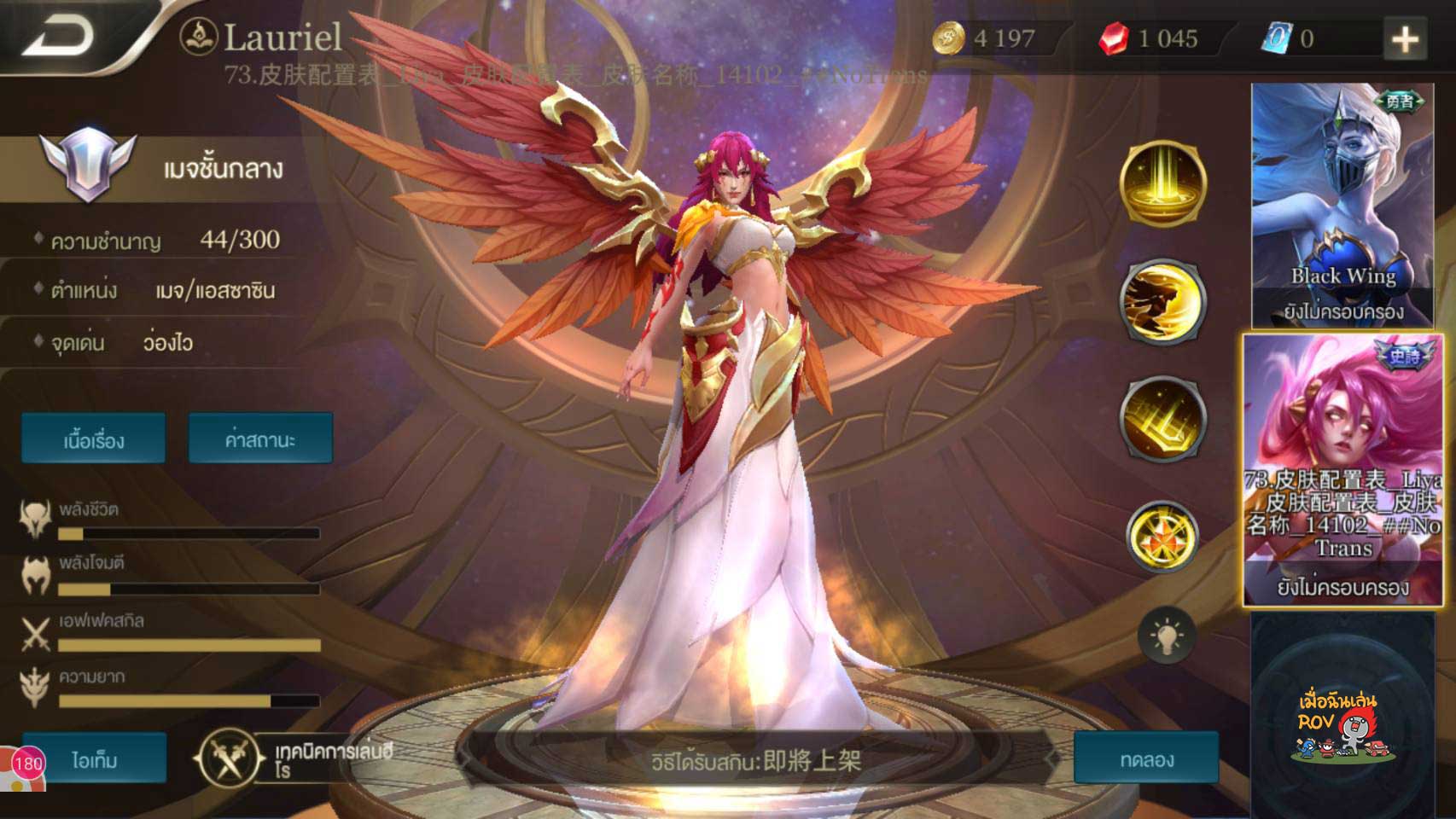View hero play techniques with crossed swords

(228, 758)
